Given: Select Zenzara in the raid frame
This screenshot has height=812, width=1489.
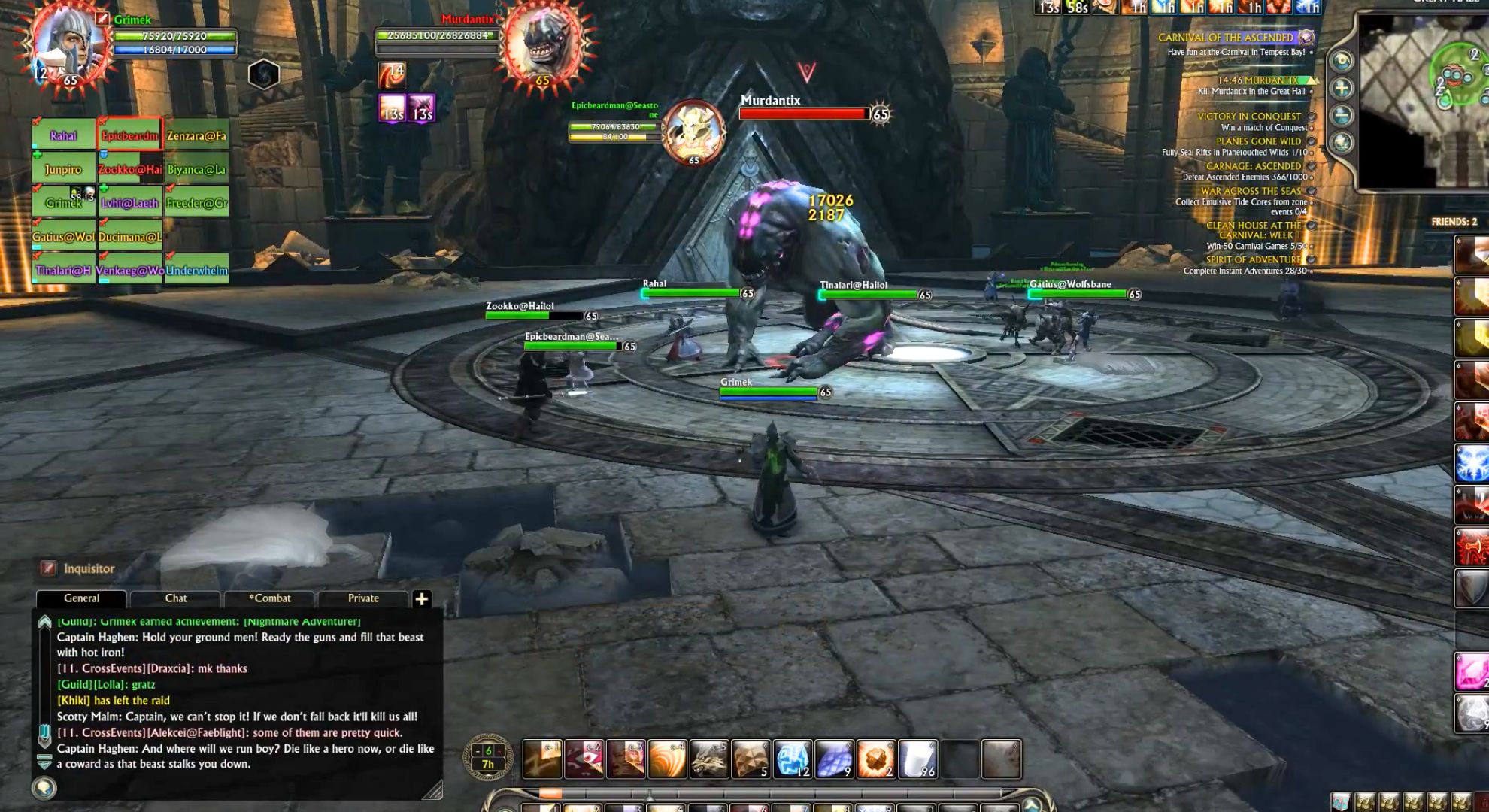Looking at the screenshot, I should pyautogui.click(x=197, y=136).
